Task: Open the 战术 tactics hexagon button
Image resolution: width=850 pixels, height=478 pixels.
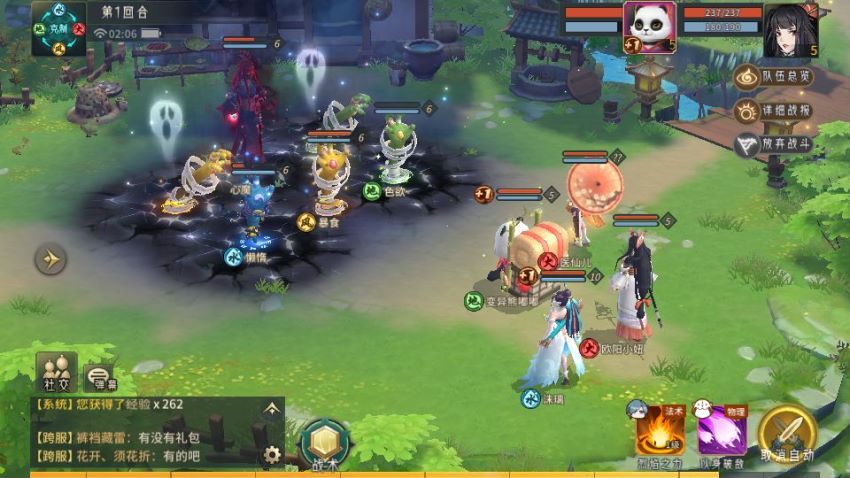Action: tap(326, 444)
